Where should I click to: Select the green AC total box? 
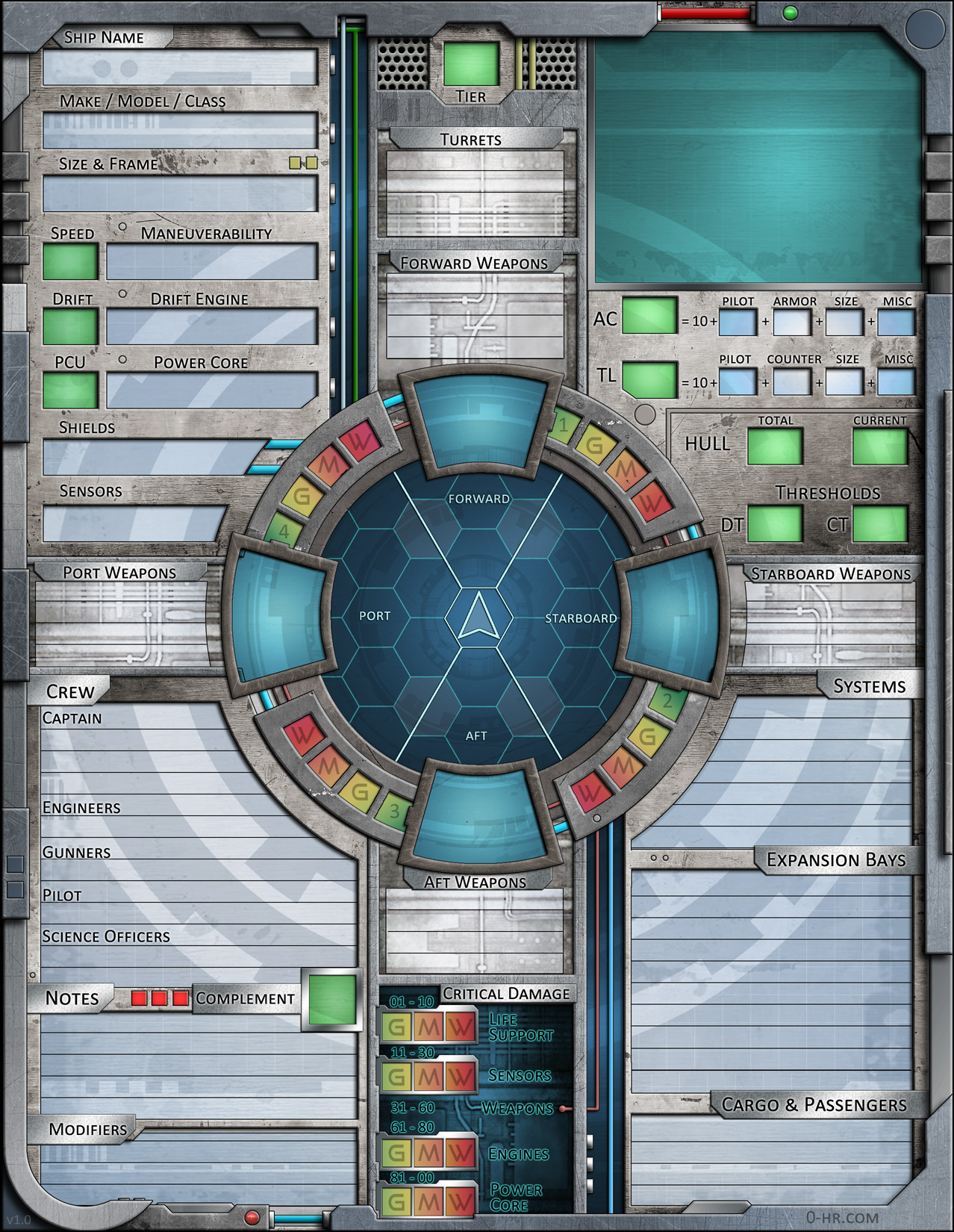tap(649, 316)
